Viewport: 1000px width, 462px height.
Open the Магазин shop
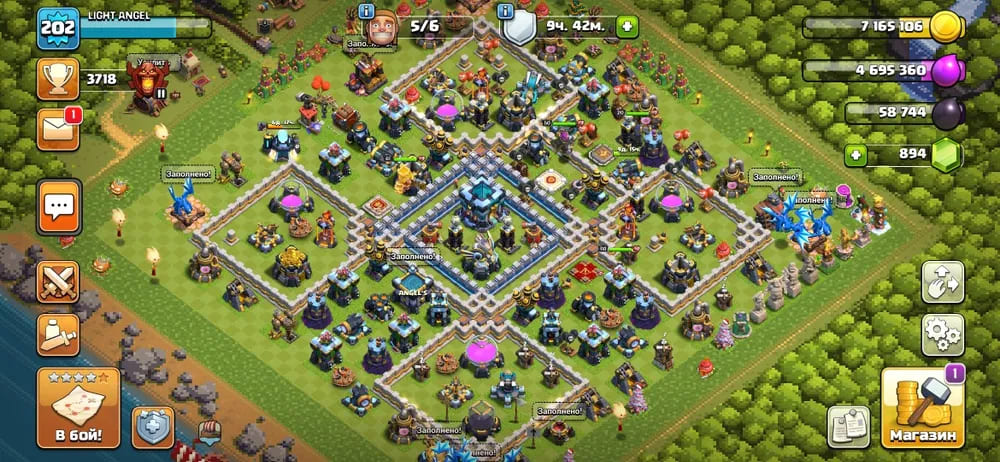[921, 408]
